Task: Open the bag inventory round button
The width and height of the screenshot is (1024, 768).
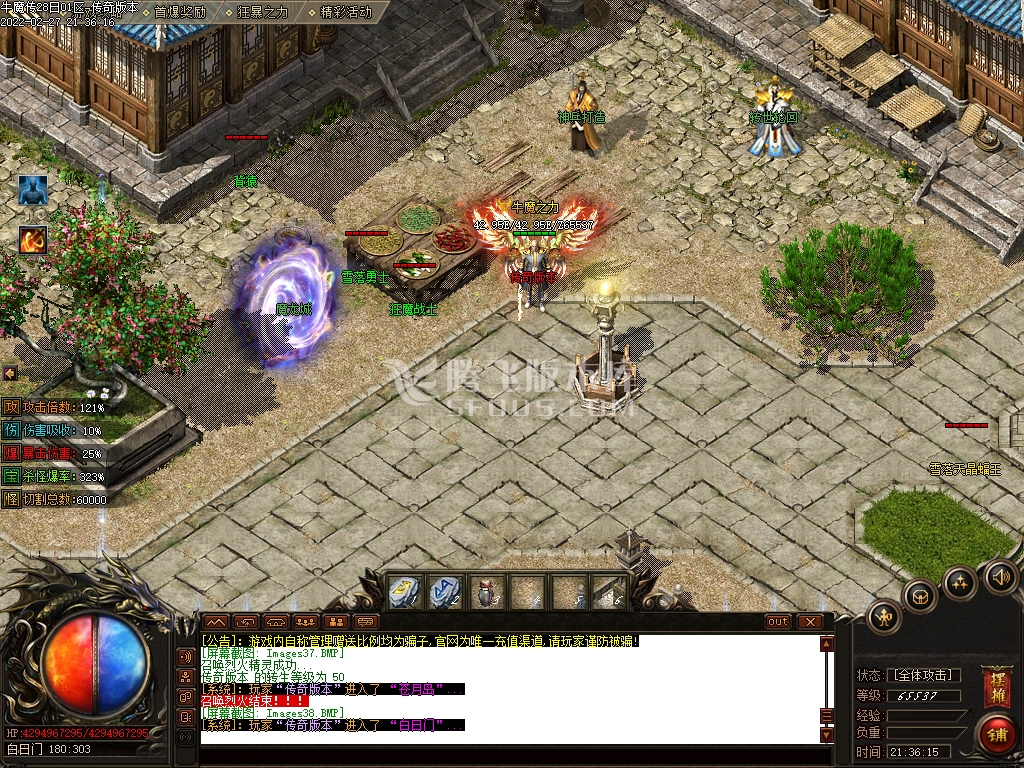Action: coord(920,598)
